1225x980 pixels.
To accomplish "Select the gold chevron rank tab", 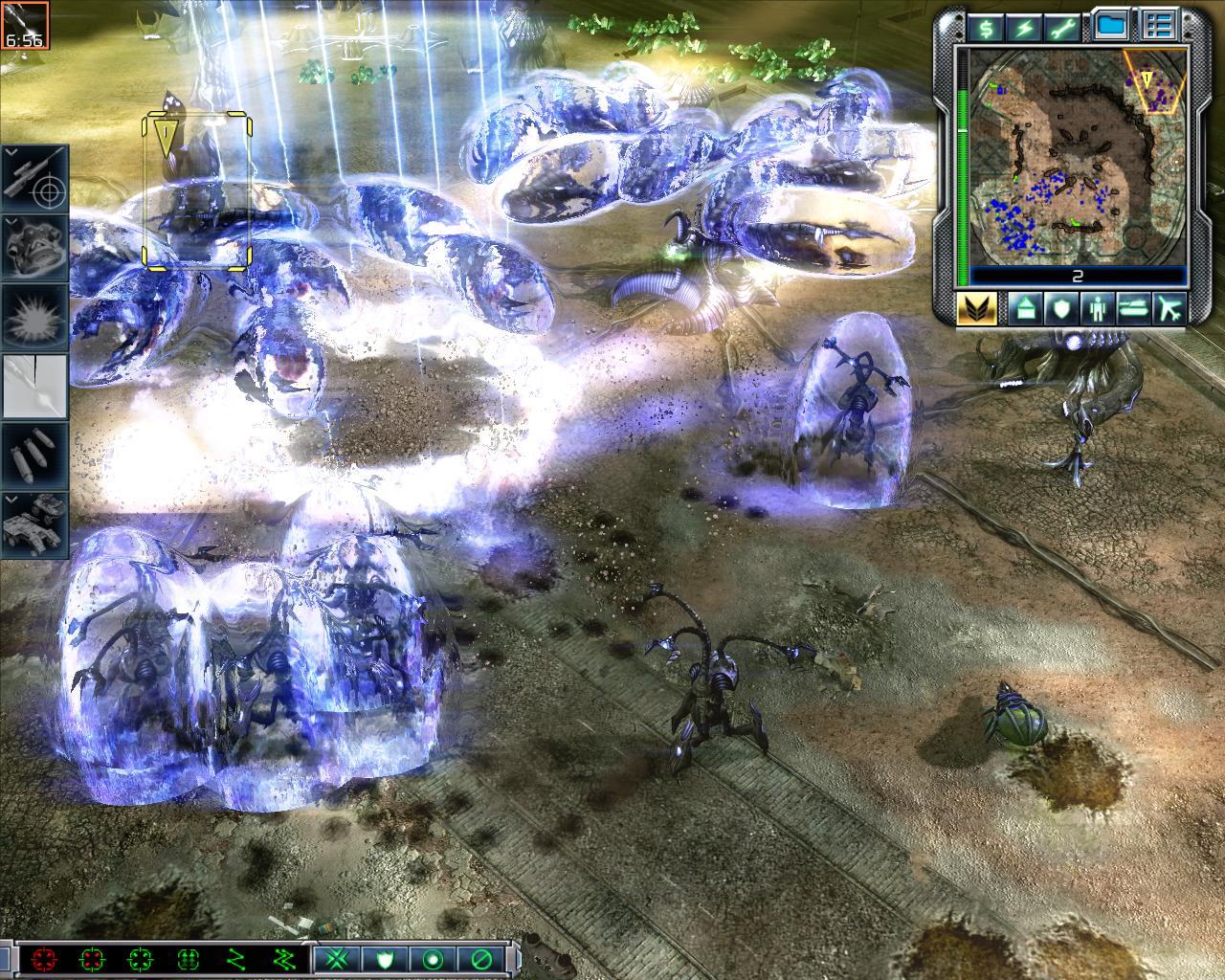I will 977,308.
